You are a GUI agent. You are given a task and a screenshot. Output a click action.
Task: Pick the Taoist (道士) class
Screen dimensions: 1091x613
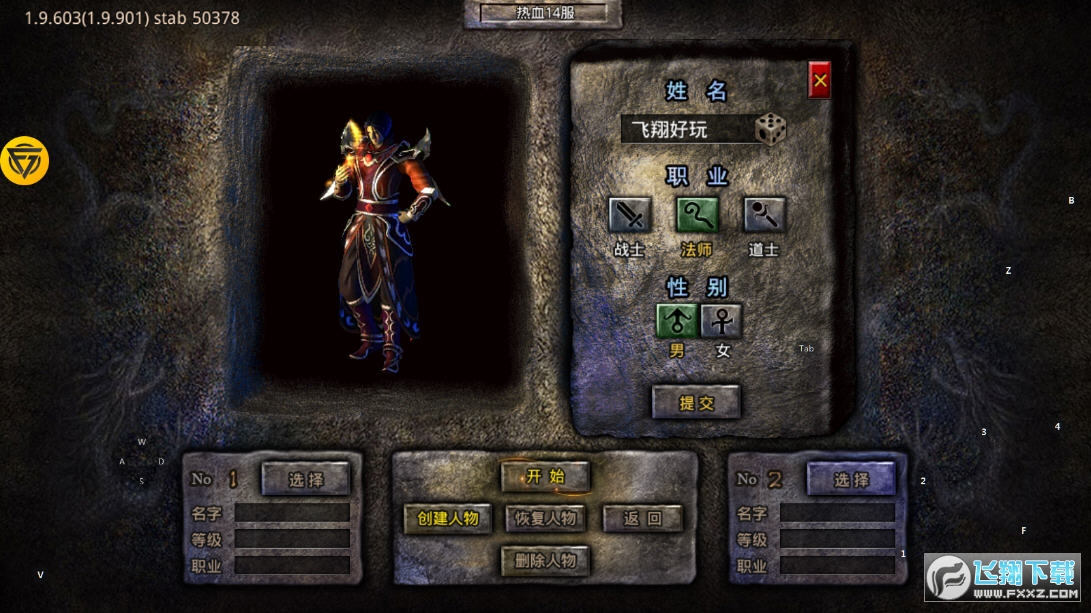click(764, 215)
